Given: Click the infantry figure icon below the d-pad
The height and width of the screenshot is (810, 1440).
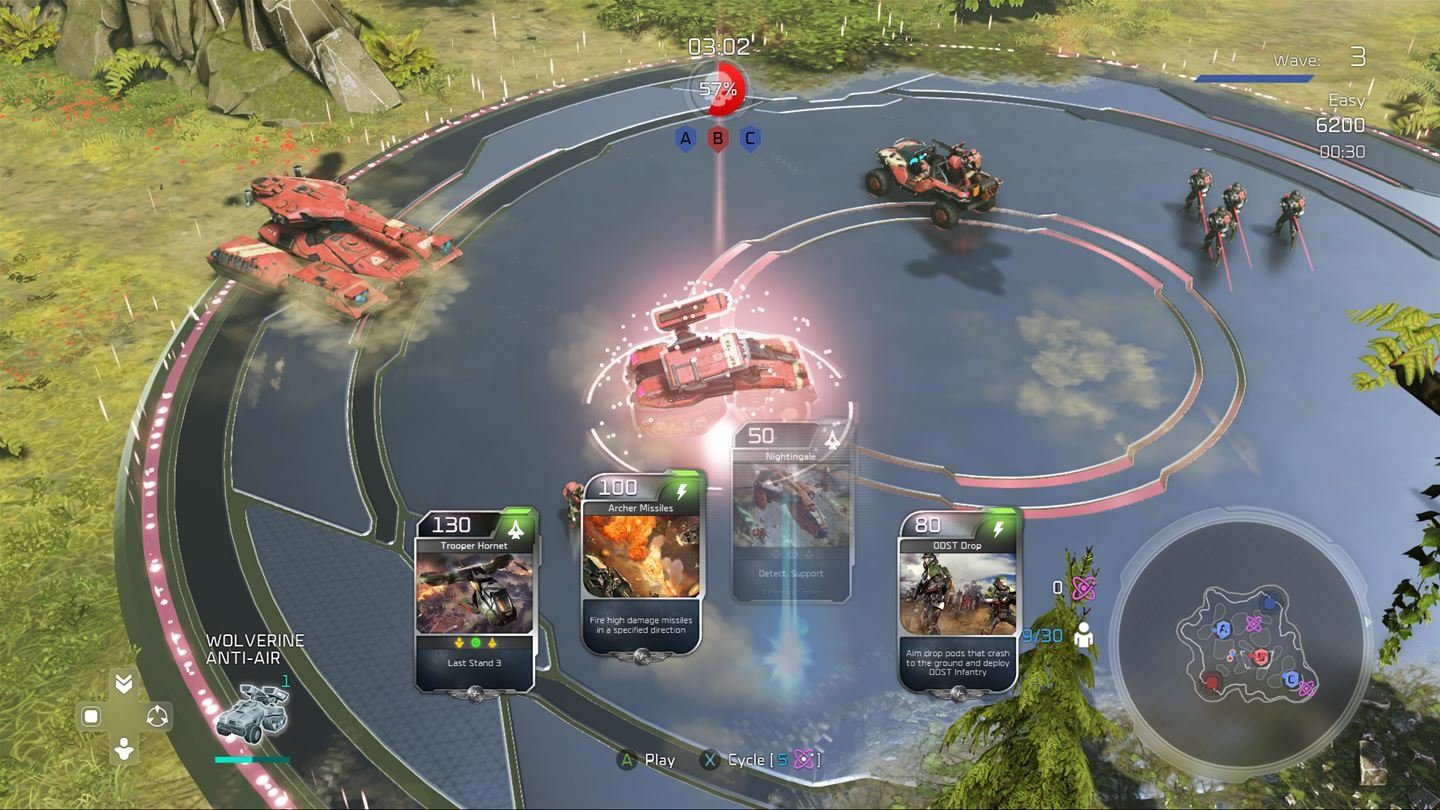Looking at the screenshot, I should point(124,748).
